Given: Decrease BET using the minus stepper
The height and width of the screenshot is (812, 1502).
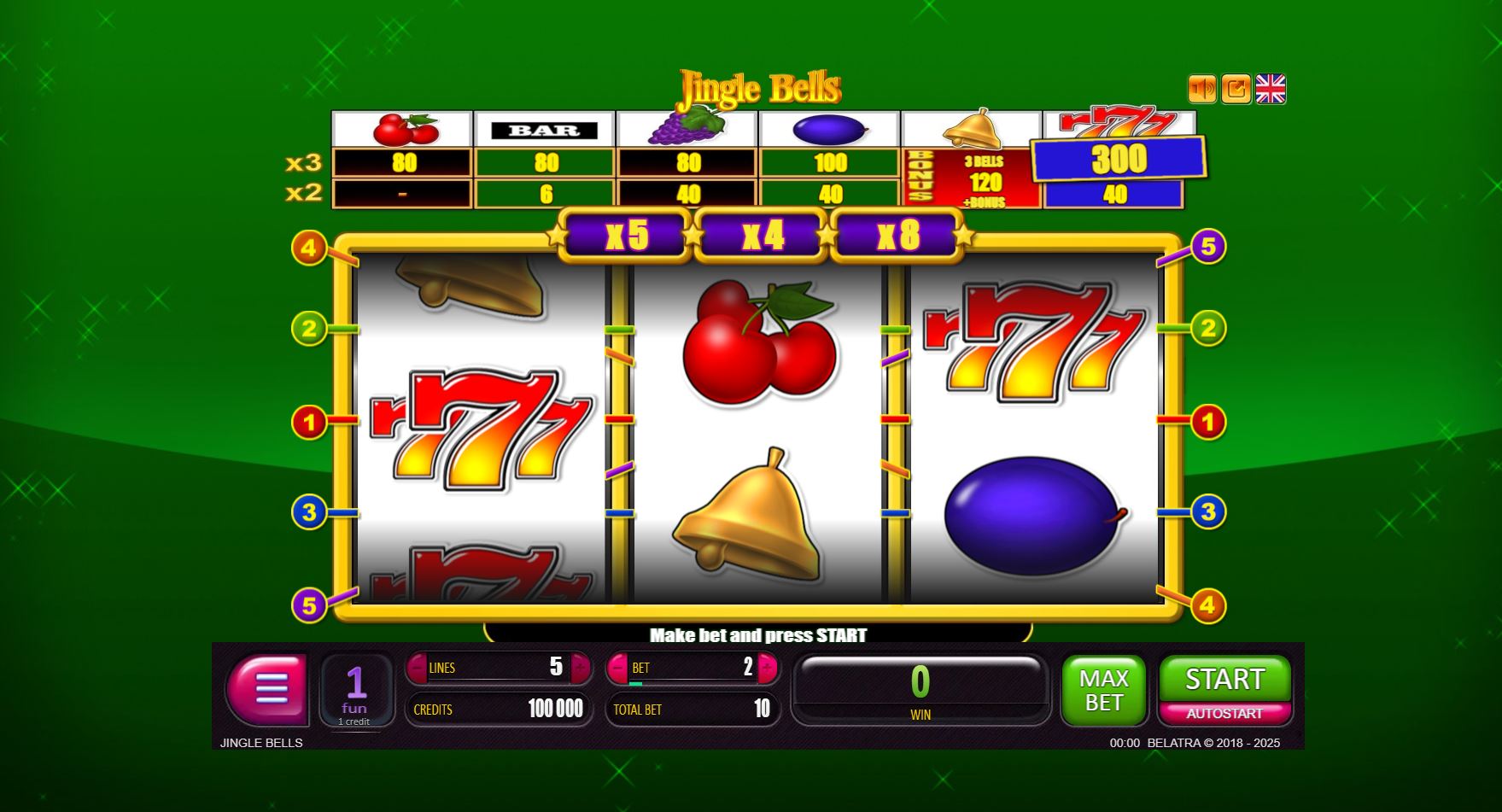Looking at the screenshot, I should (x=618, y=669).
